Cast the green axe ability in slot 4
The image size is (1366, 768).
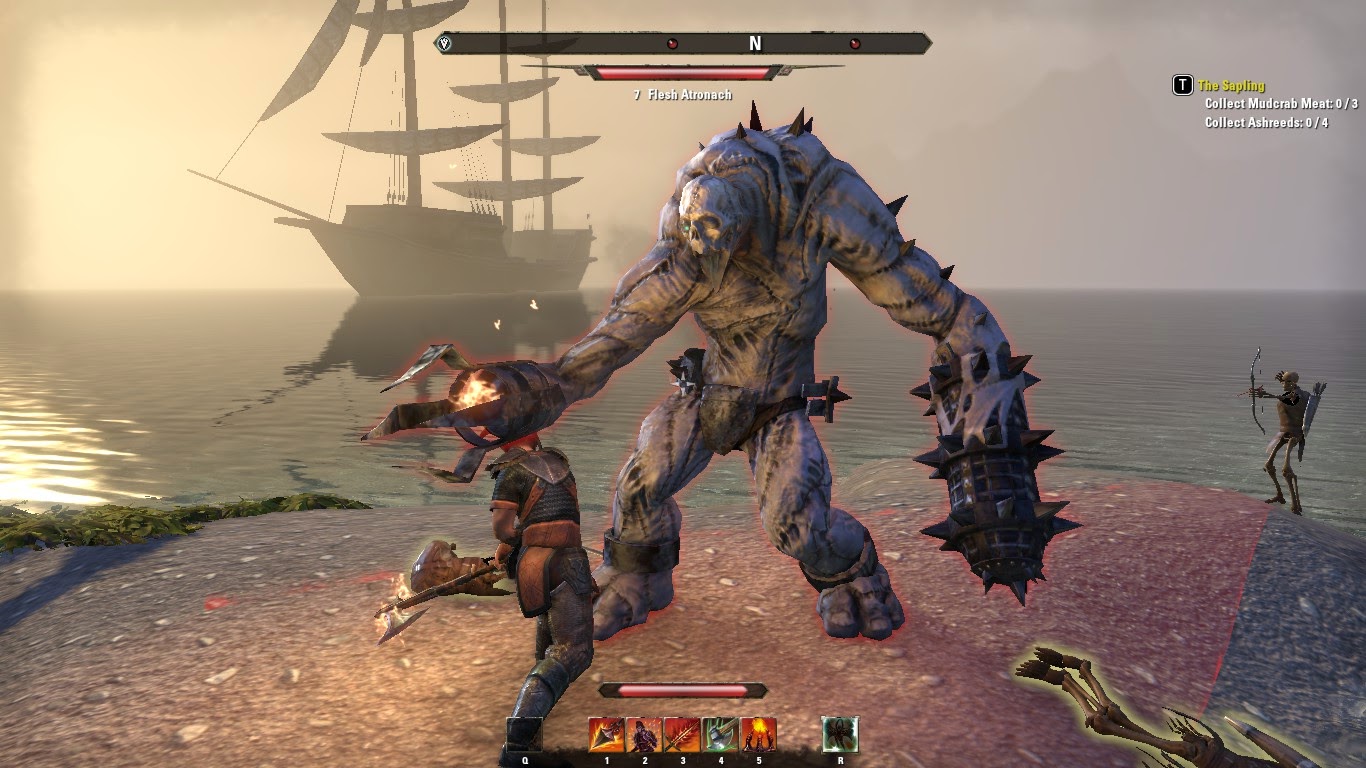tap(720, 735)
